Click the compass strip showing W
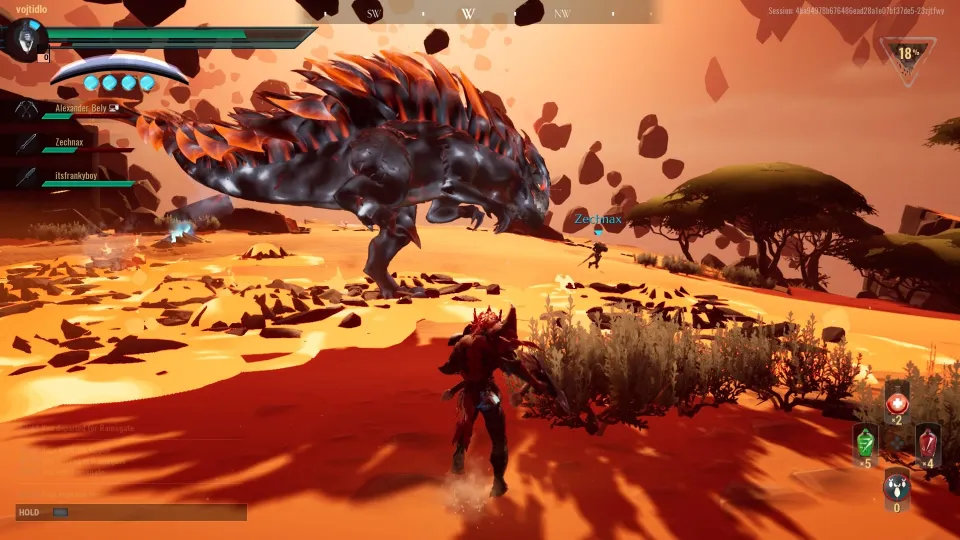 (470, 13)
